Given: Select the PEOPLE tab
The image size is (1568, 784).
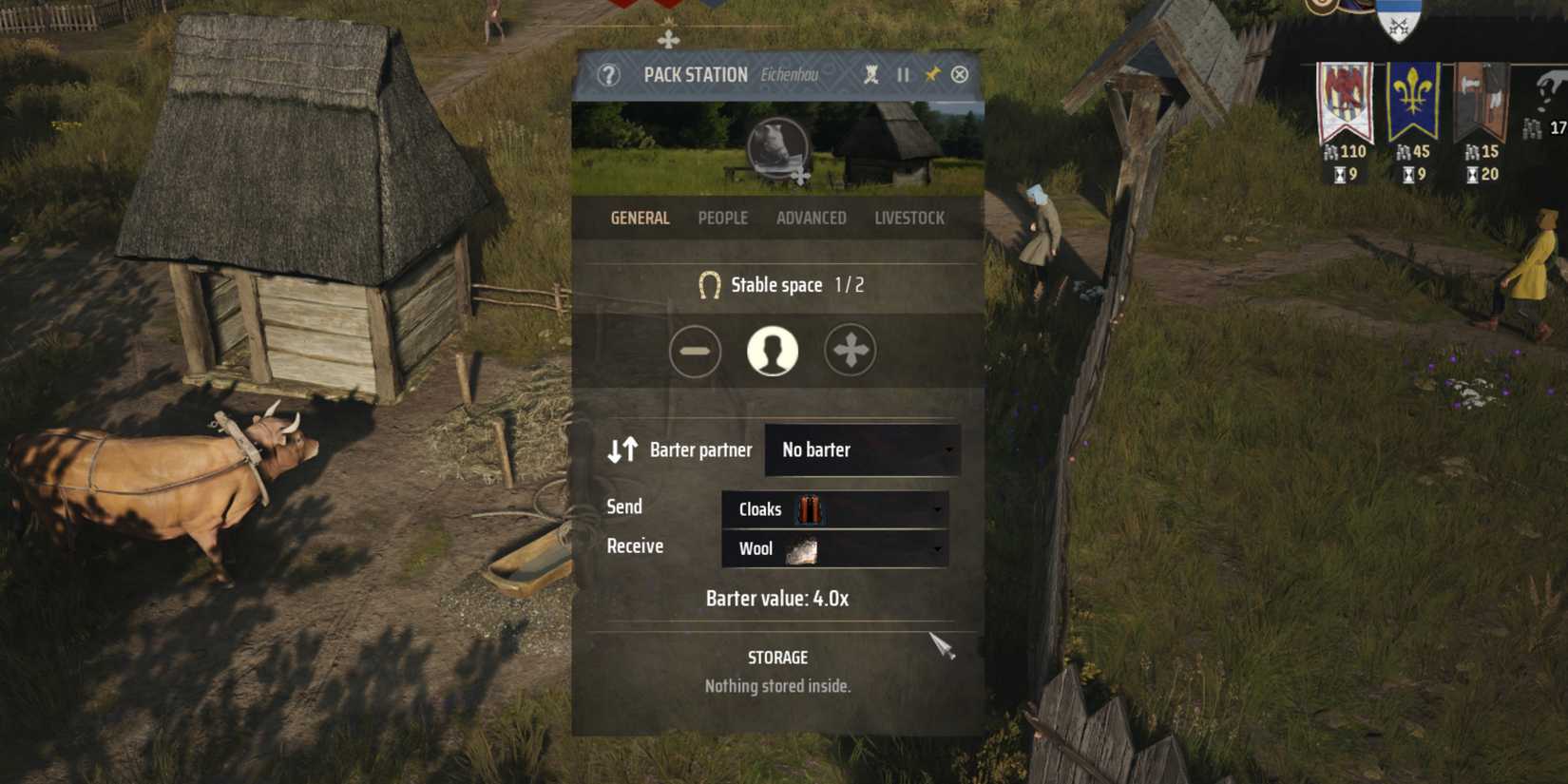Looking at the screenshot, I should (x=722, y=218).
